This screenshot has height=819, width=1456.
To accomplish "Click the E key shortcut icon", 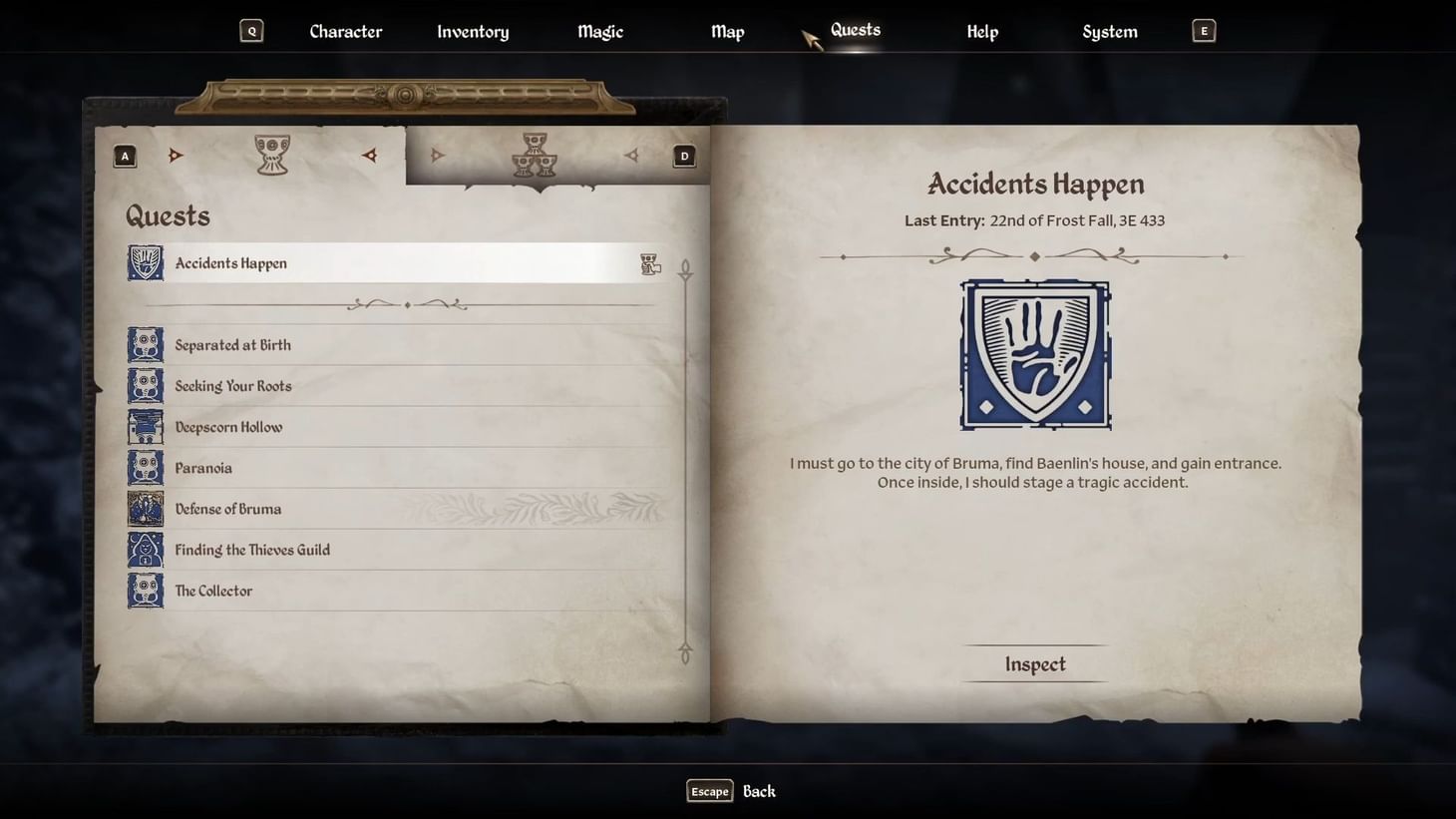I will click(x=1204, y=30).
